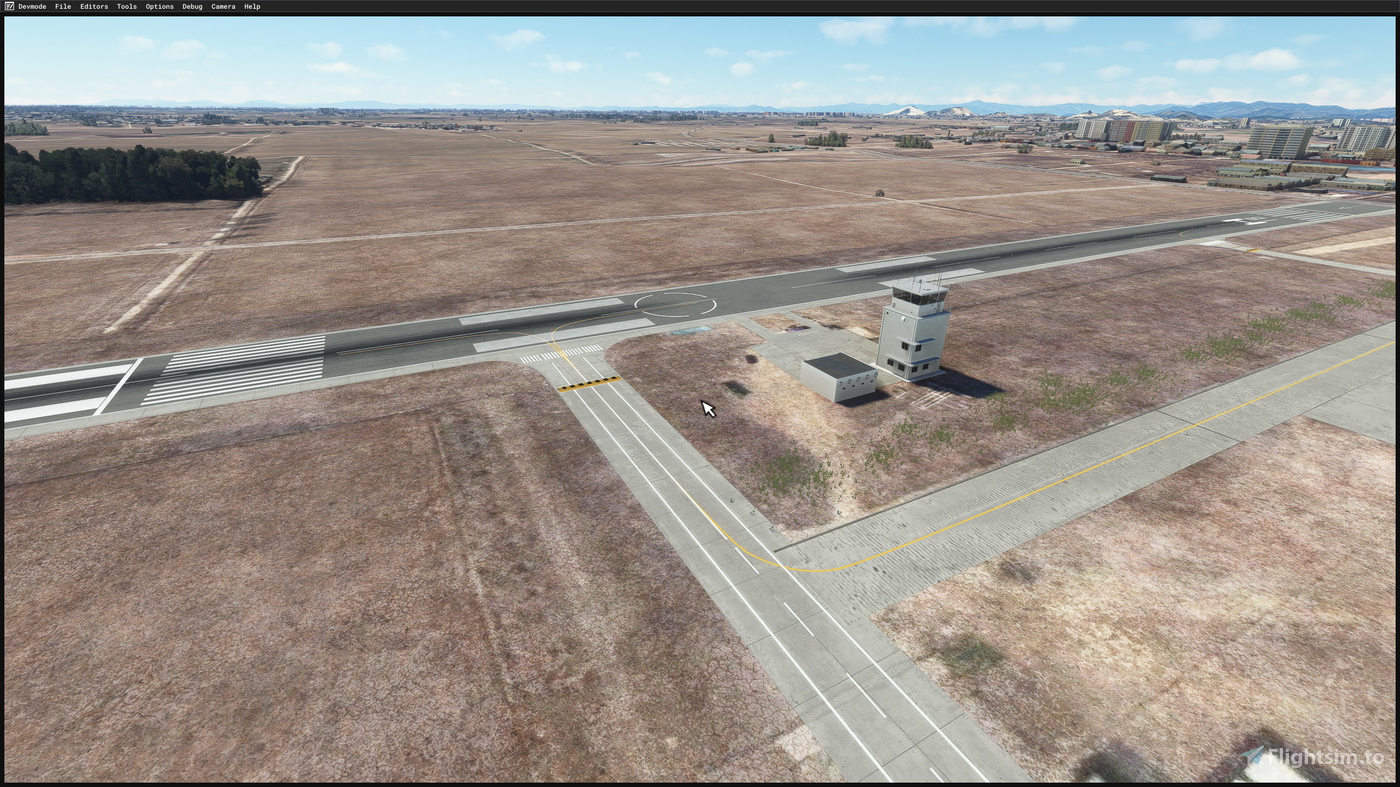Open the Options menu
Image resolution: width=1400 pixels, height=787 pixels.
[159, 5]
